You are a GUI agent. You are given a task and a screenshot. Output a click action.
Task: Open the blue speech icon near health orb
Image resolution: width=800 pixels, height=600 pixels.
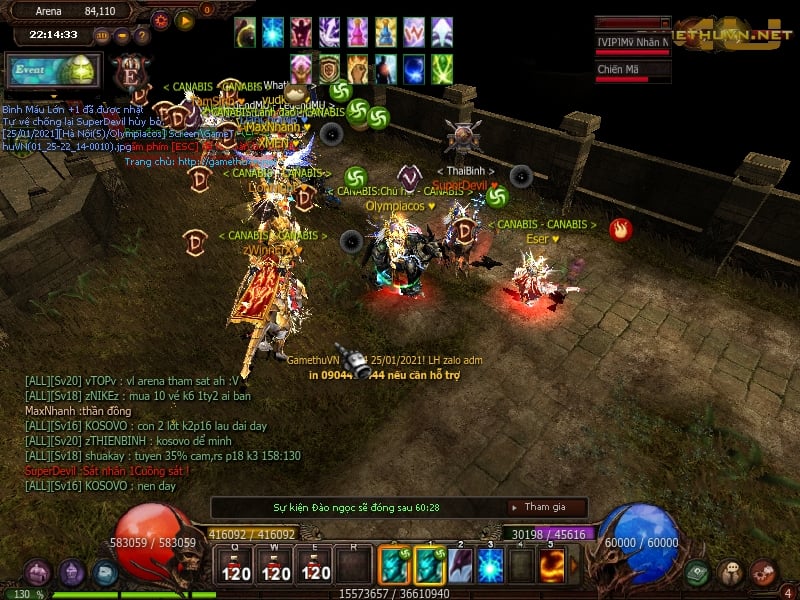[105, 573]
